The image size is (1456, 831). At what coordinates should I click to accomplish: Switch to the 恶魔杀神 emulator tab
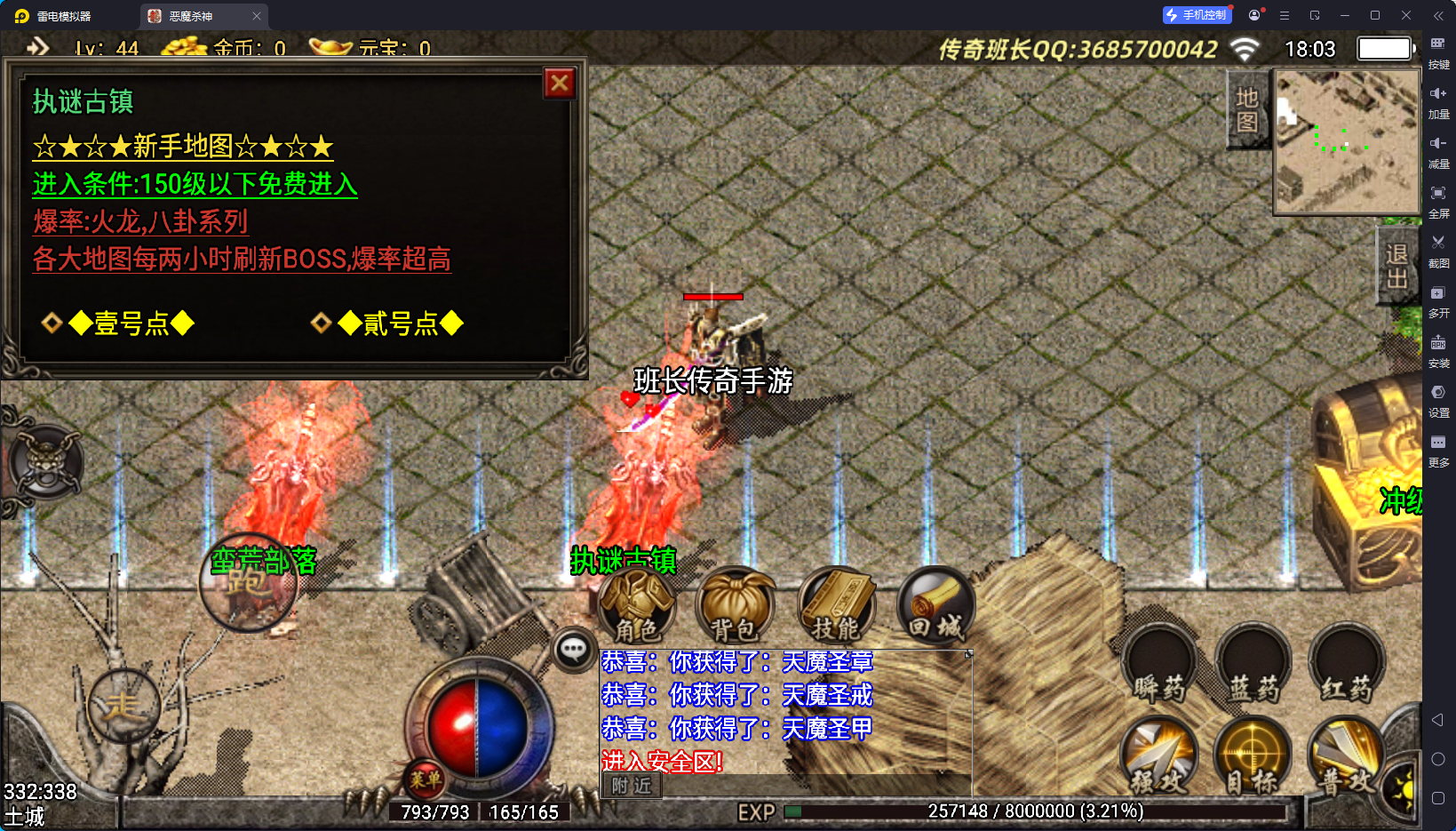pyautogui.click(x=191, y=15)
